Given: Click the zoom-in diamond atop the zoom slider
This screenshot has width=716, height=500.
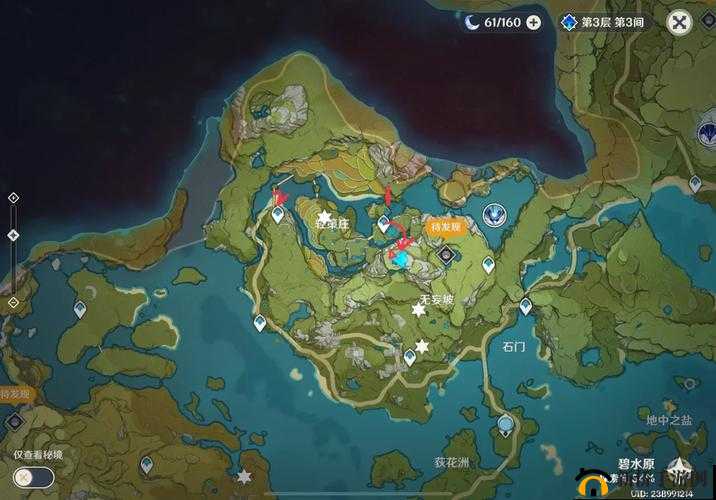Looking at the screenshot, I should click(x=13, y=198).
